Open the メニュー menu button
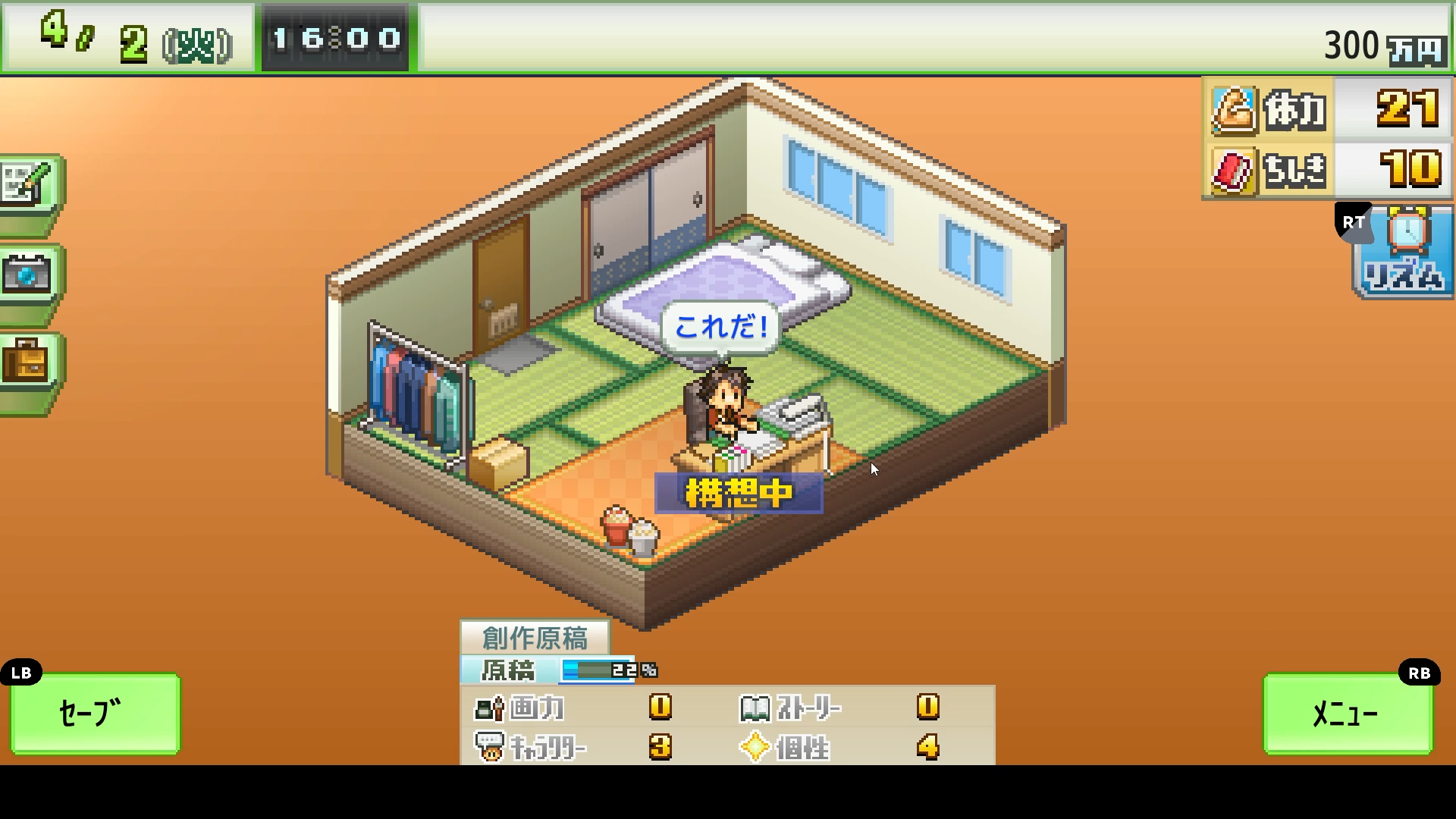1456x819 pixels. (x=1347, y=713)
